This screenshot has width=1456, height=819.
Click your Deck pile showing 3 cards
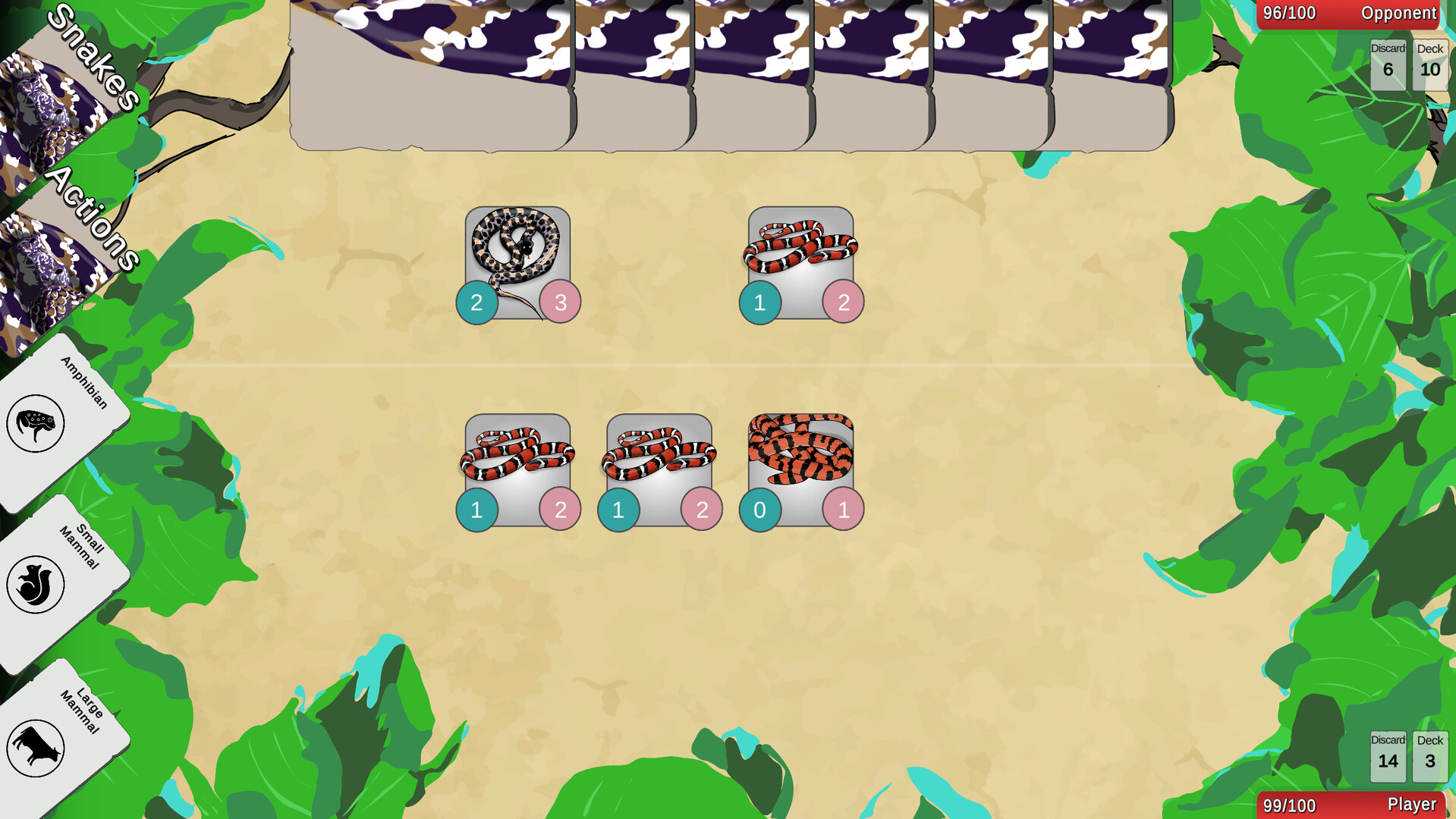[x=1429, y=757]
